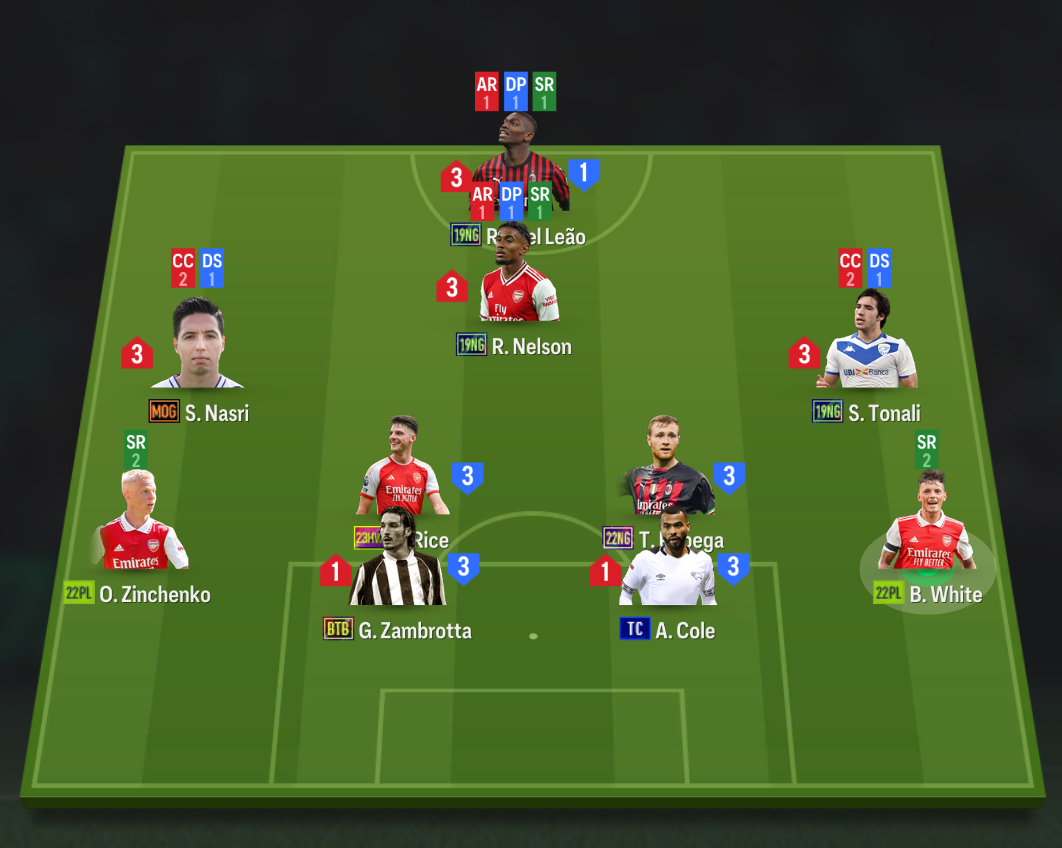Choose D. Rice's player portrait

point(402,460)
